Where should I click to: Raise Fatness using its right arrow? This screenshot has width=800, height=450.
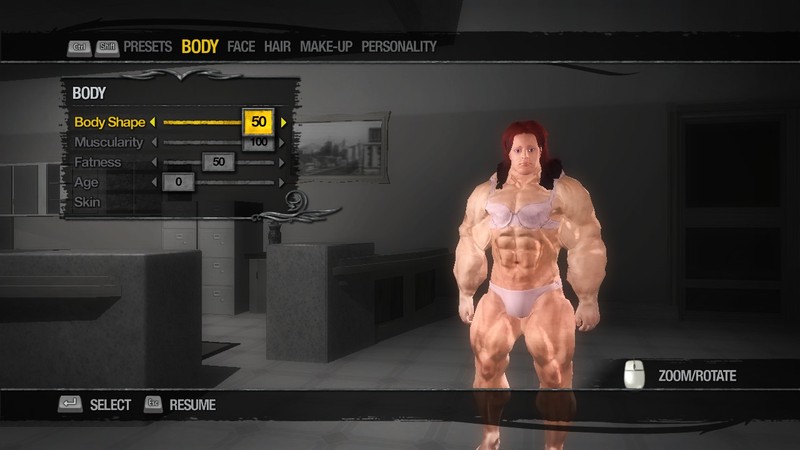tap(284, 162)
